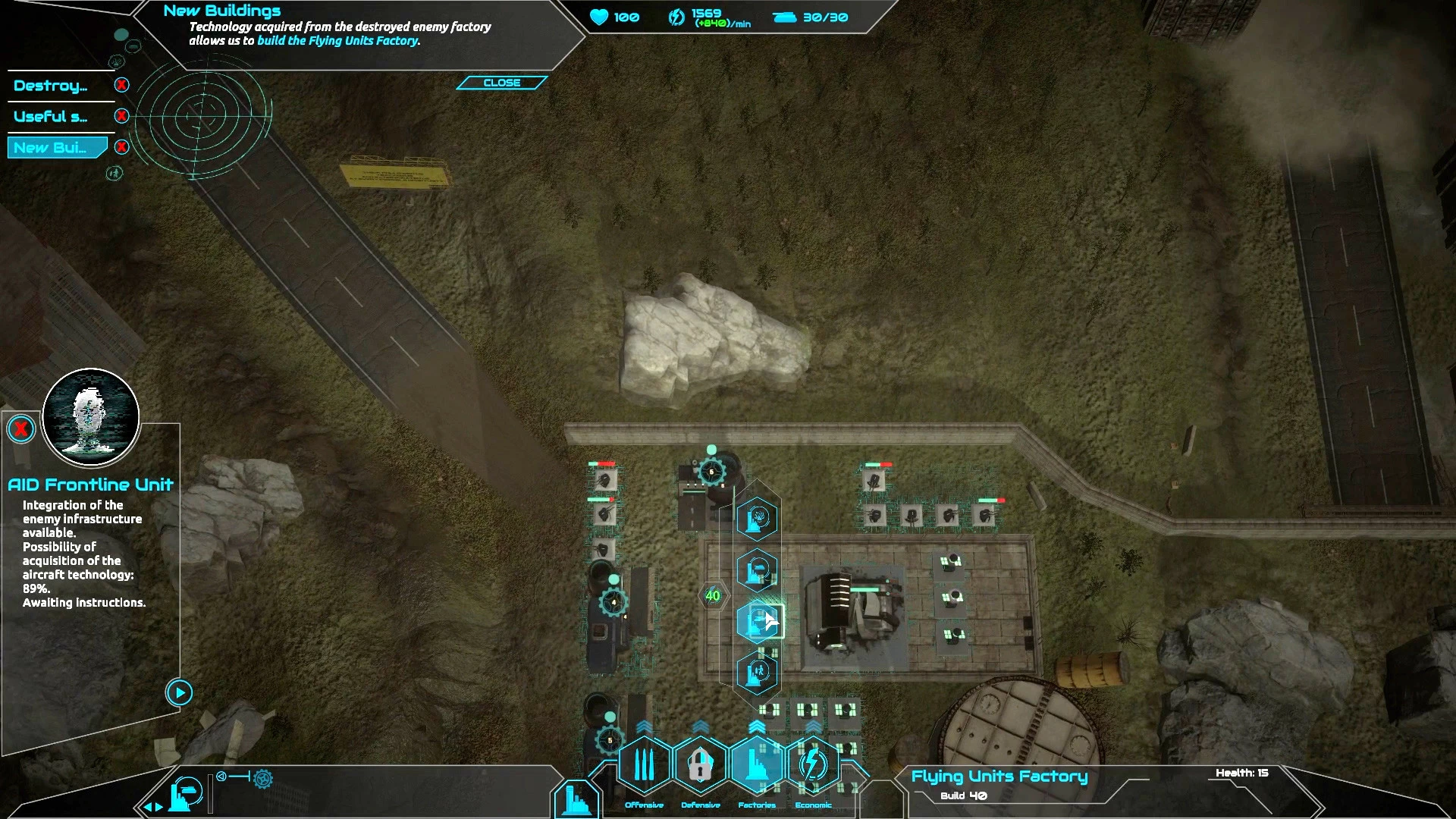
Task: Select the Factories build category
Action: point(757,765)
